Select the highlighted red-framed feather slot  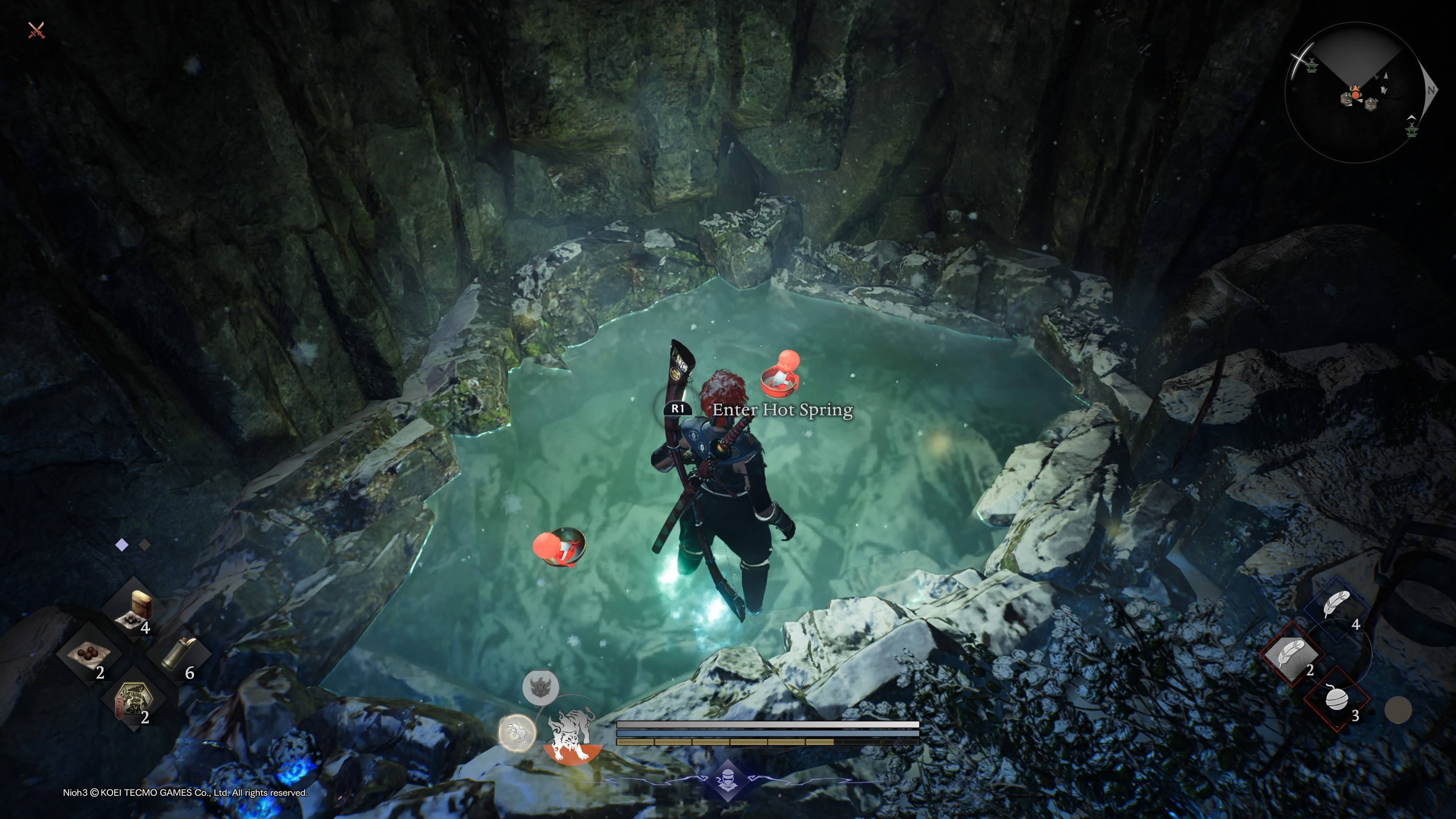coord(1291,654)
